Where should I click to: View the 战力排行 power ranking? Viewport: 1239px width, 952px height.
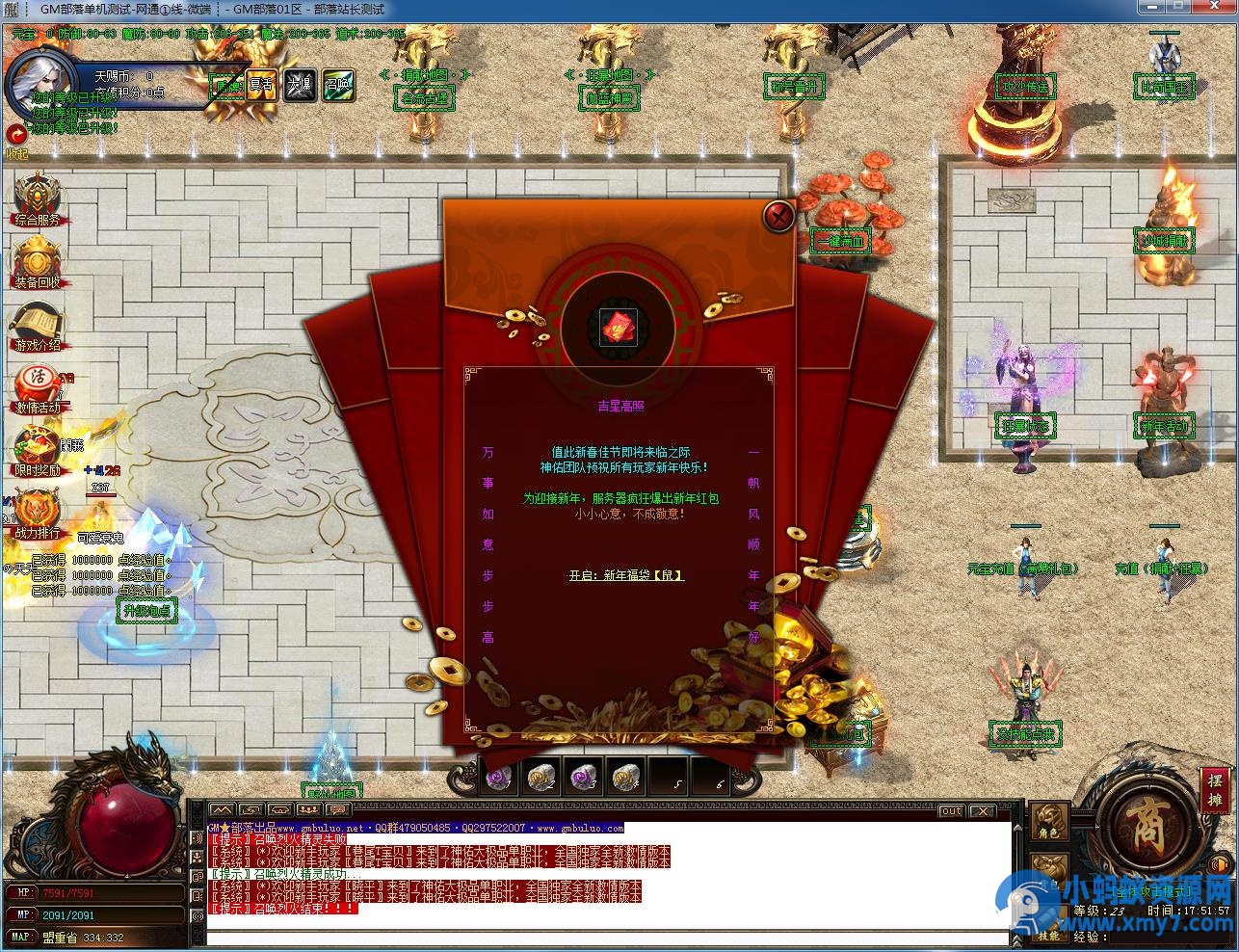(x=37, y=513)
